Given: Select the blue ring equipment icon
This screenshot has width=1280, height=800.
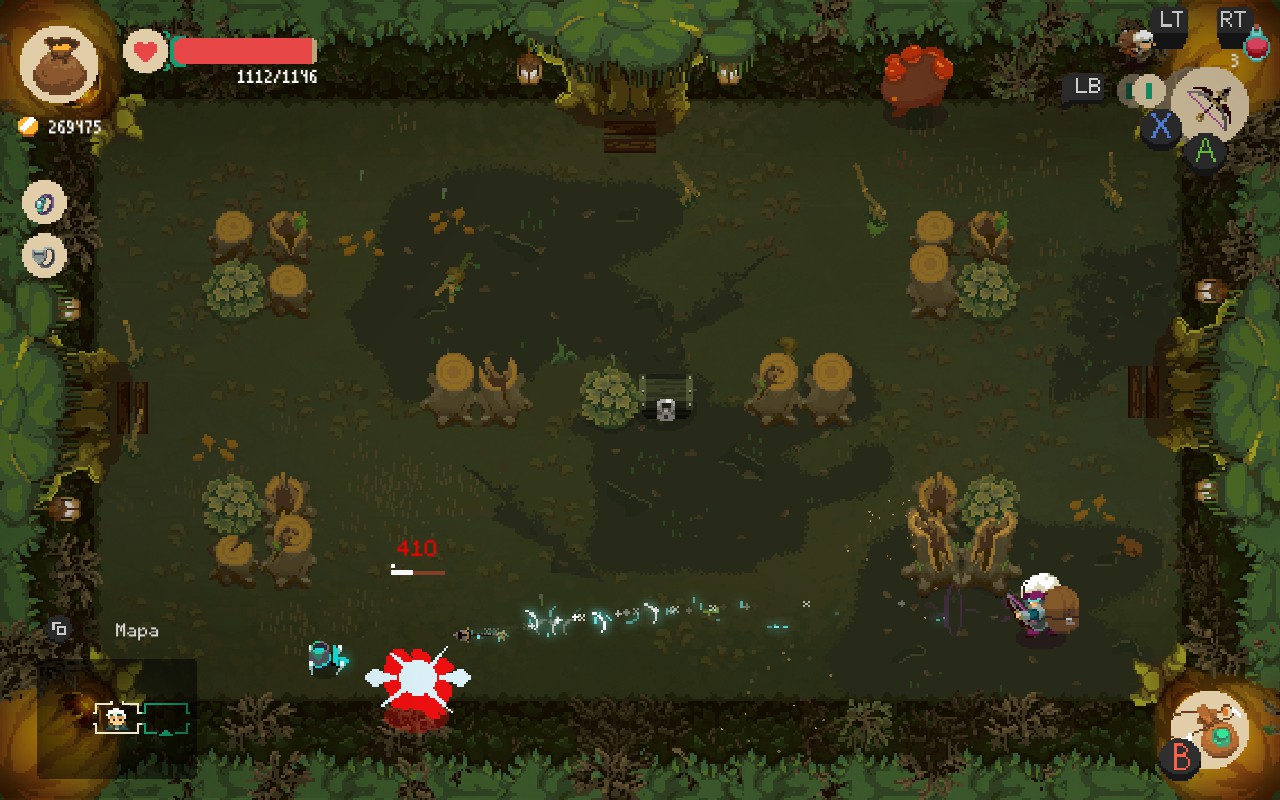Looking at the screenshot, I should pos(44,202).
